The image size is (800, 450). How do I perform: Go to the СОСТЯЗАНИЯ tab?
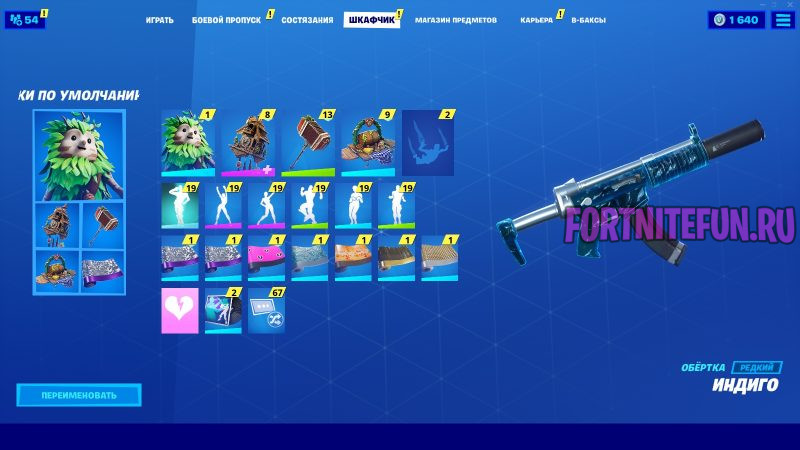307,20
